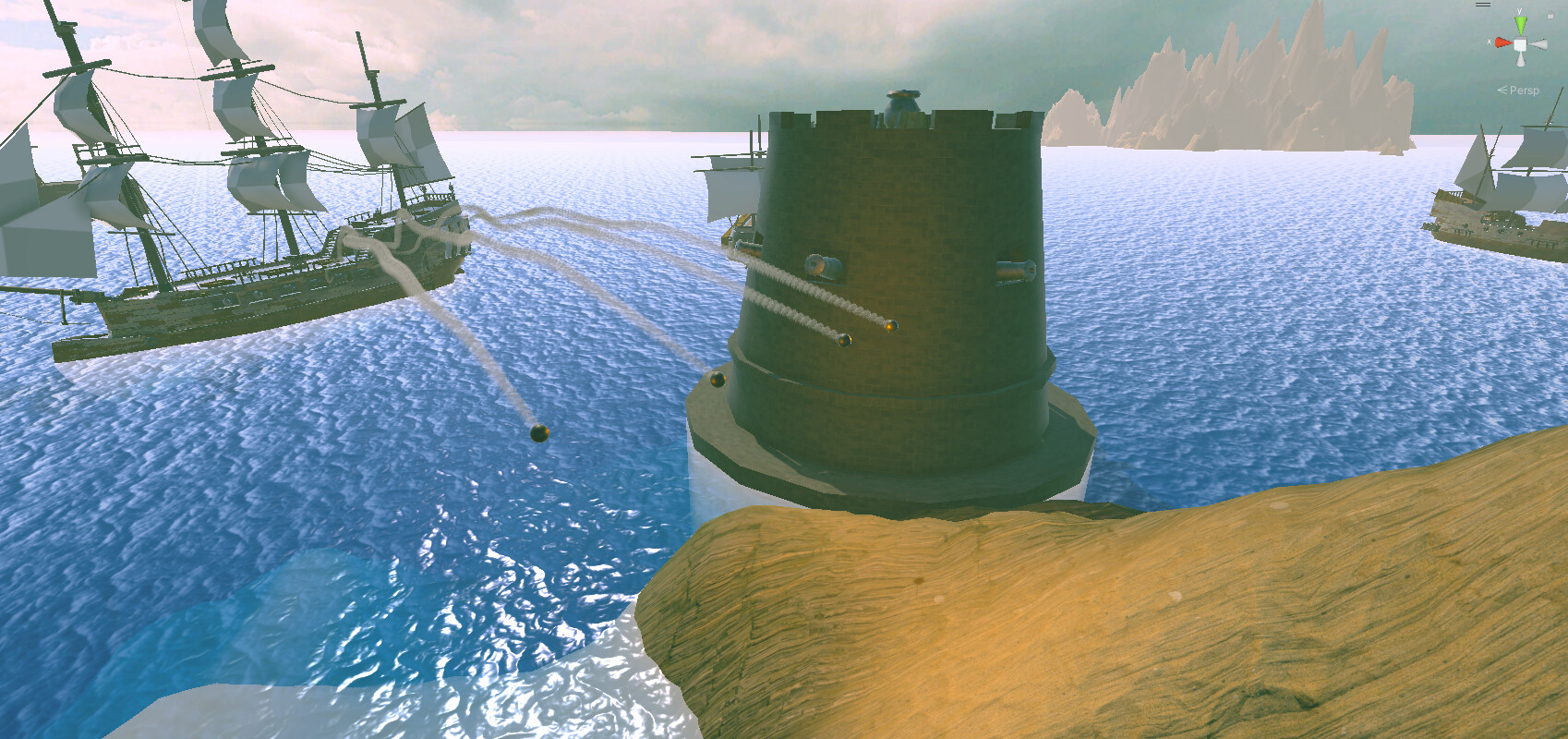Toggle between perspective and orthographic with Persp arrow
This screenshot has height=739, width=1568.
[1502, 90]
